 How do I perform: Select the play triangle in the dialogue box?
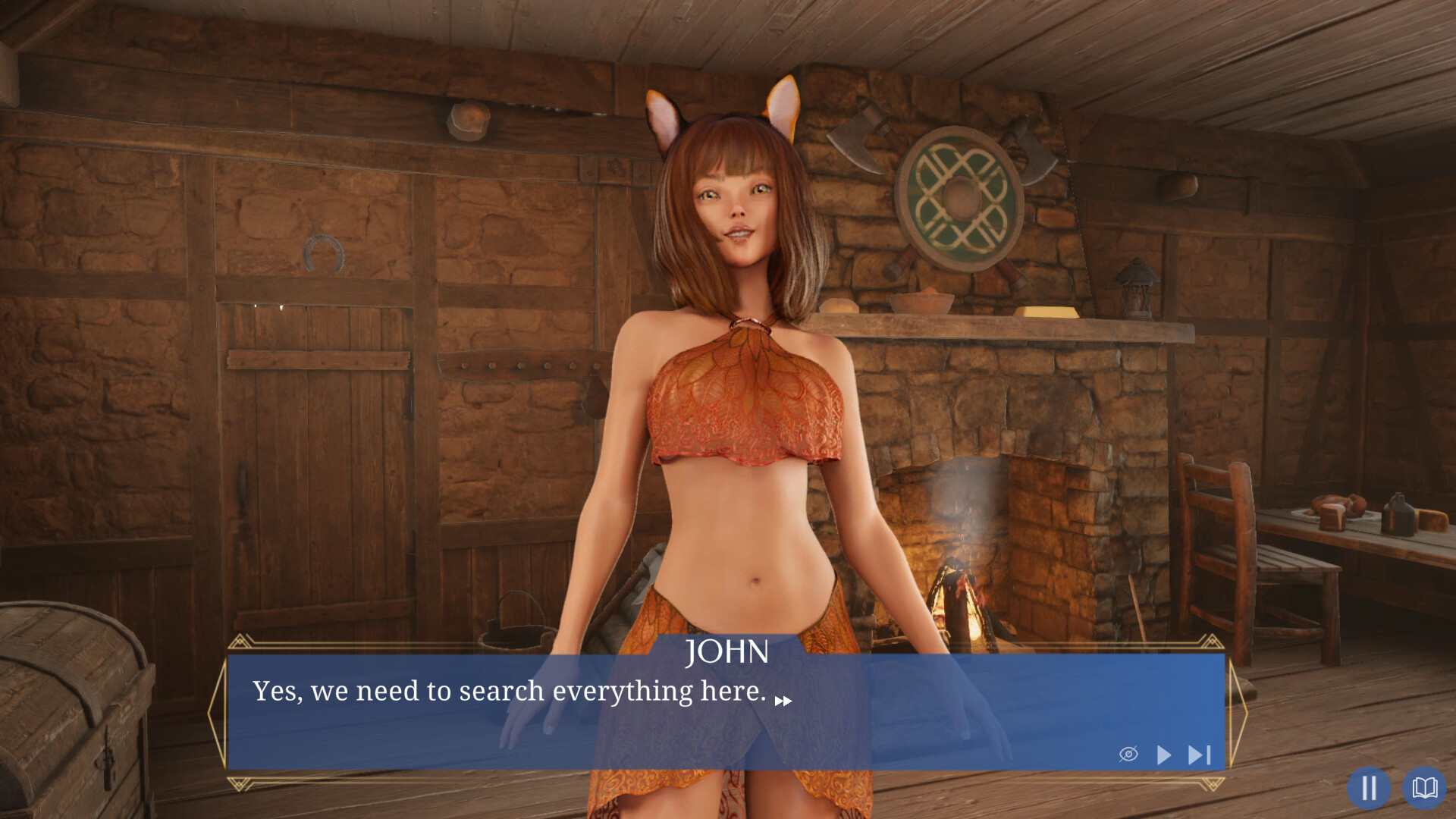coord(1163,755)
